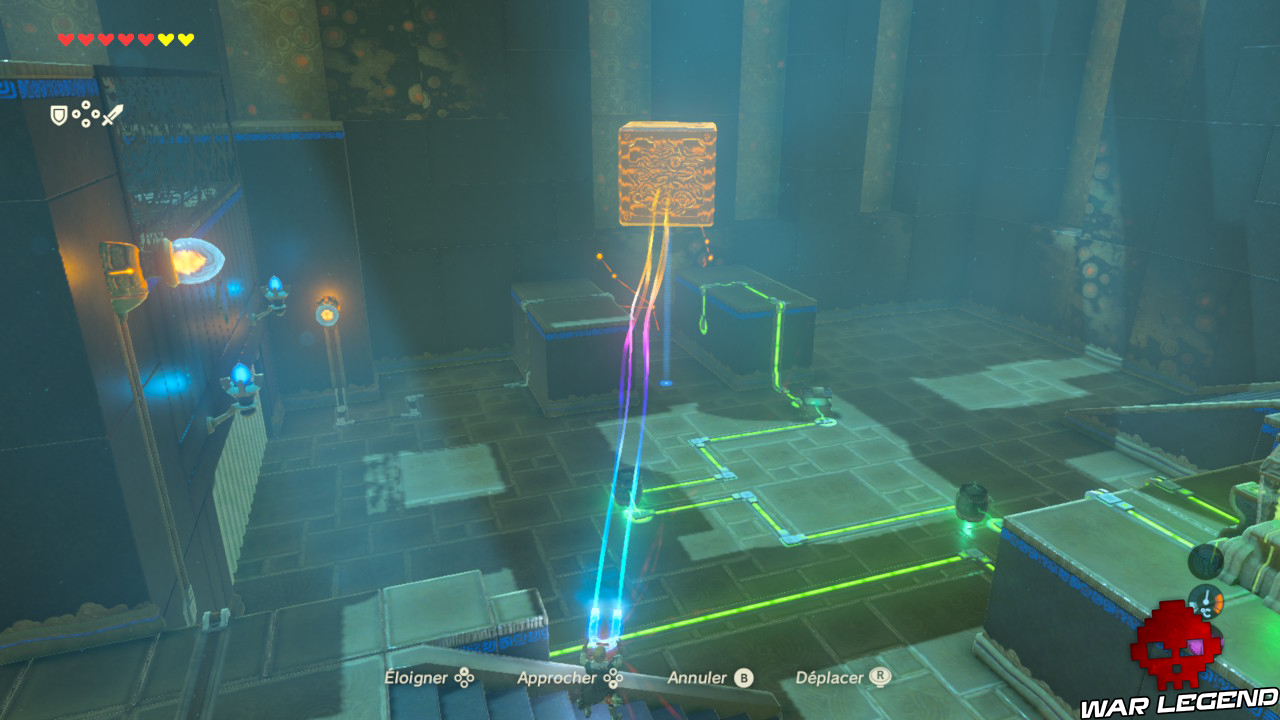
Task: Toggle the last yellow heart on the right
Action: tap(185, 39)
